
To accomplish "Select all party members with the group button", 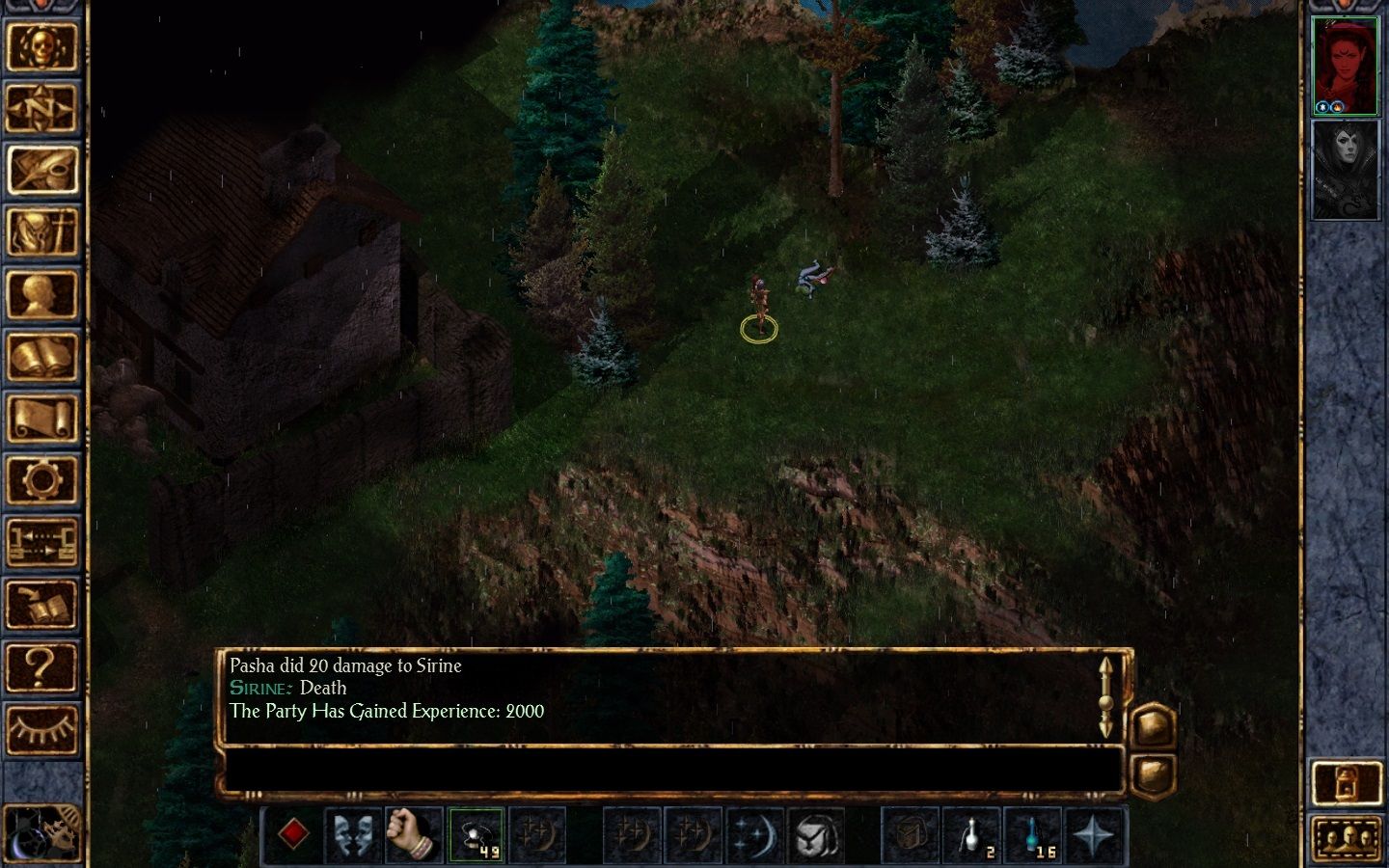I will (x=1348, y=837).
